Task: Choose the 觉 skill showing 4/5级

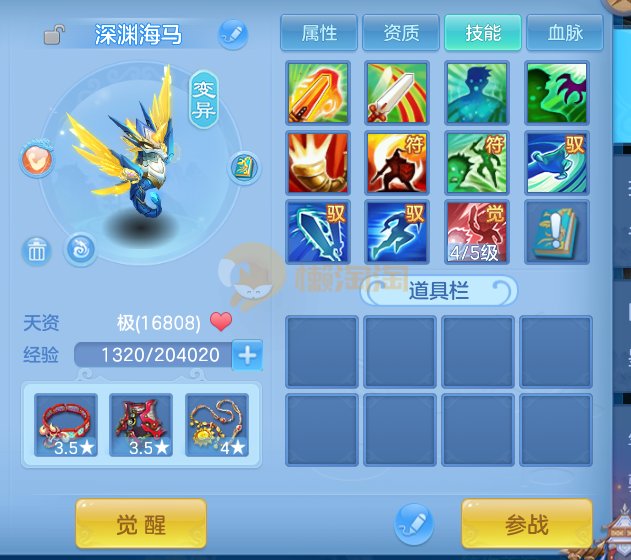Action: (478, 232)
